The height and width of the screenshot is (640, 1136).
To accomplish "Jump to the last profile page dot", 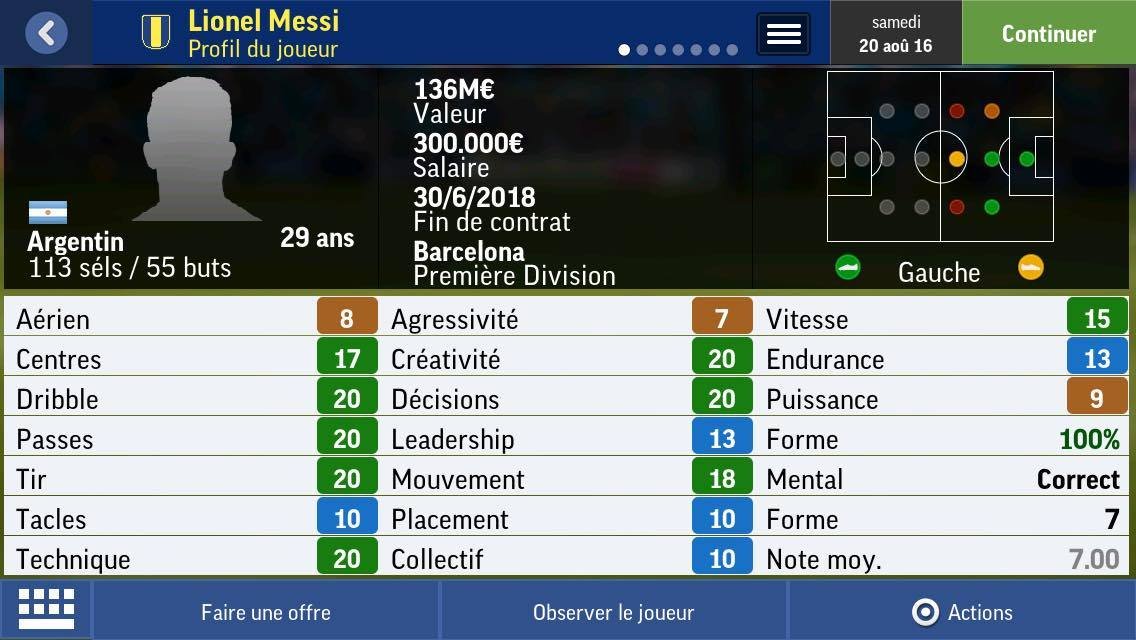I will (732, 50).
